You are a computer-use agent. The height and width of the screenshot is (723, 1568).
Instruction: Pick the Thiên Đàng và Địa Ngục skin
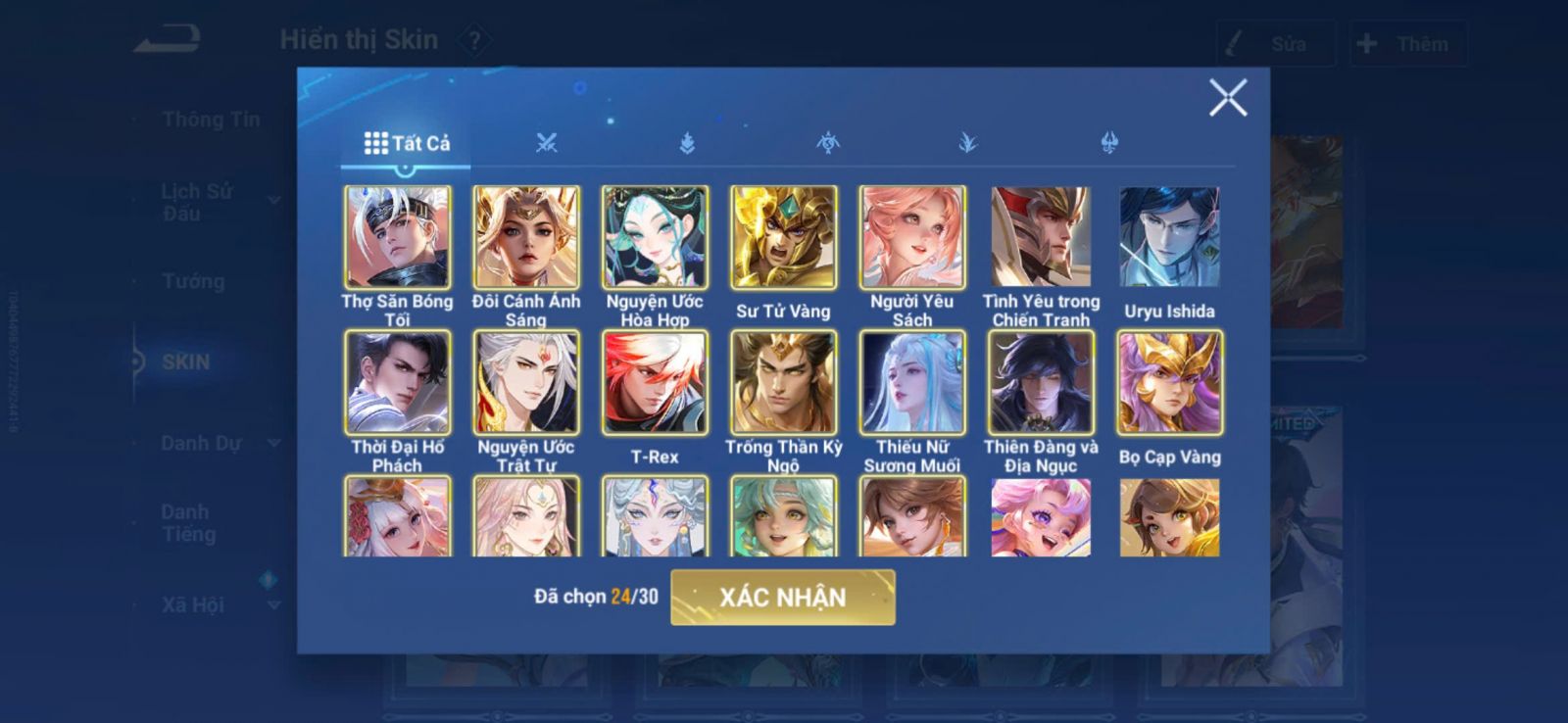(1041, 383)
